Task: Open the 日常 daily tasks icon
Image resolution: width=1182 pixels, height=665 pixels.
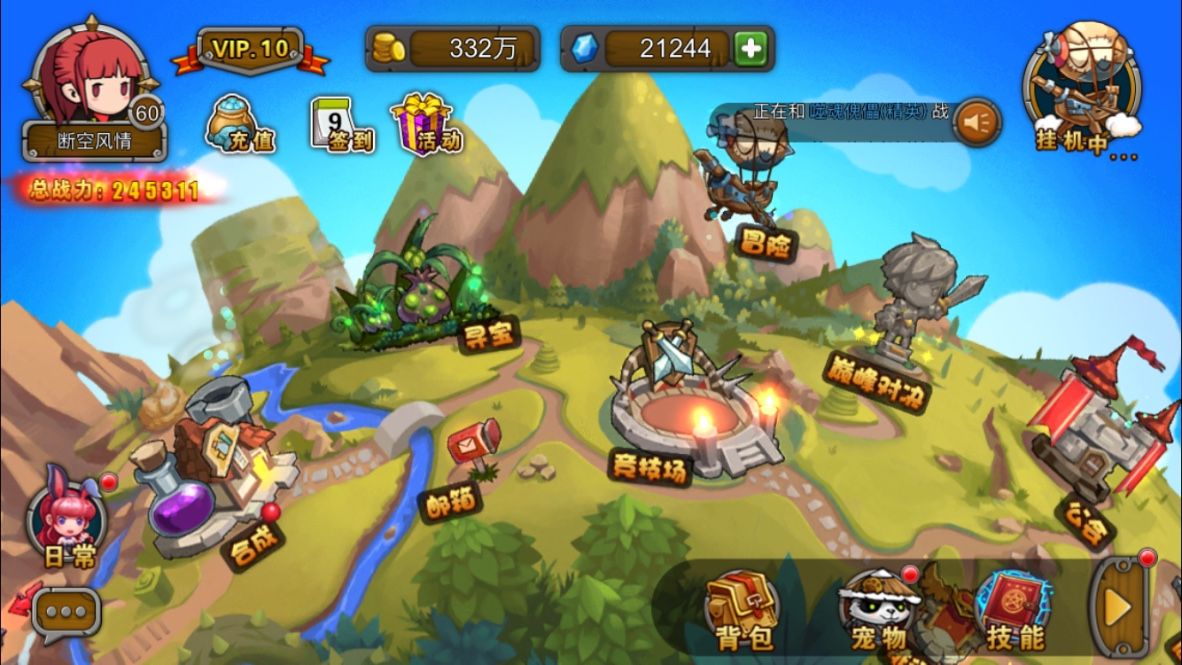Action: [69, 520]
